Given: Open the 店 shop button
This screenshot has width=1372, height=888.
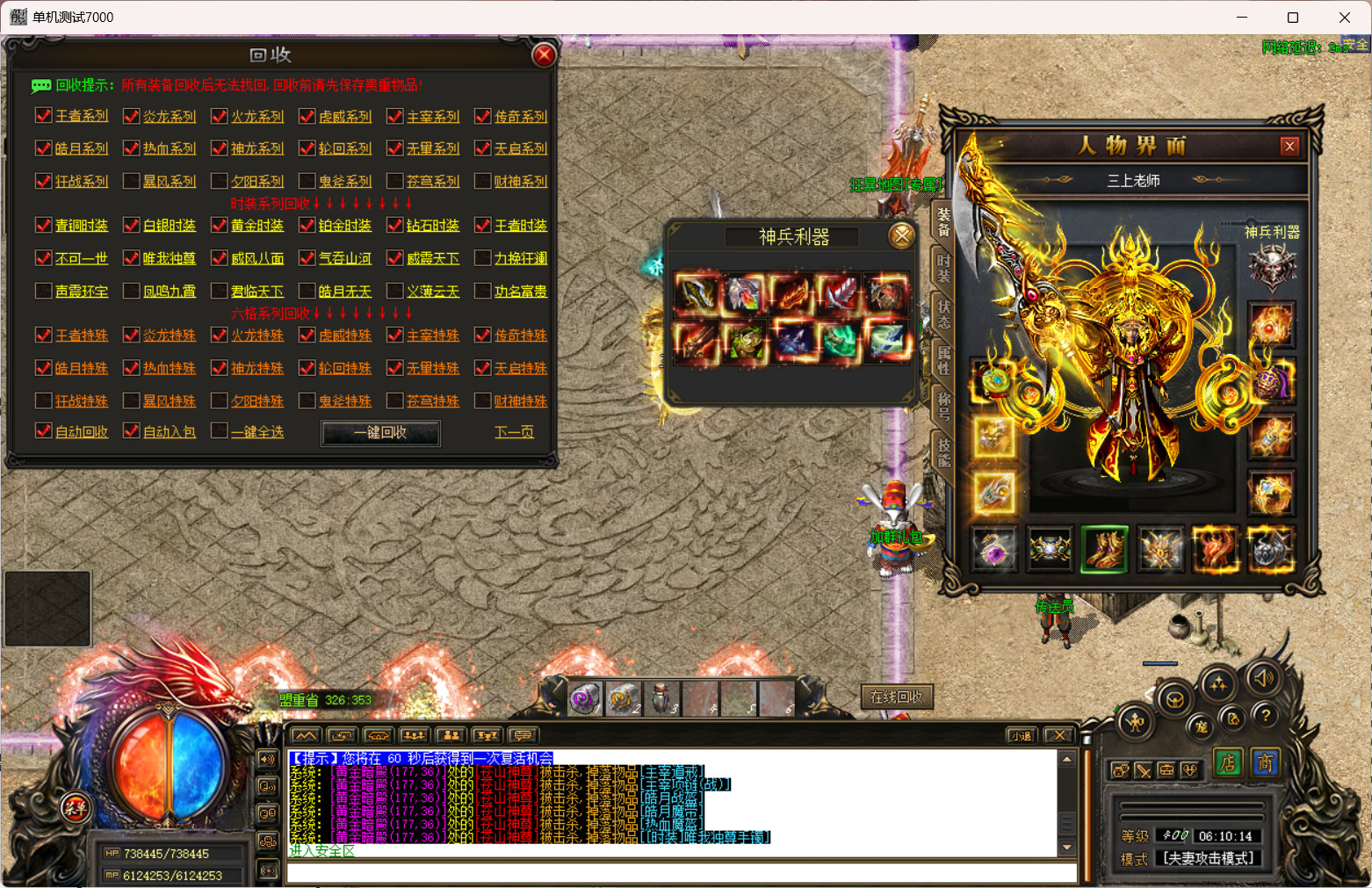Looking at the screenshot, I should coord(1227,763).
